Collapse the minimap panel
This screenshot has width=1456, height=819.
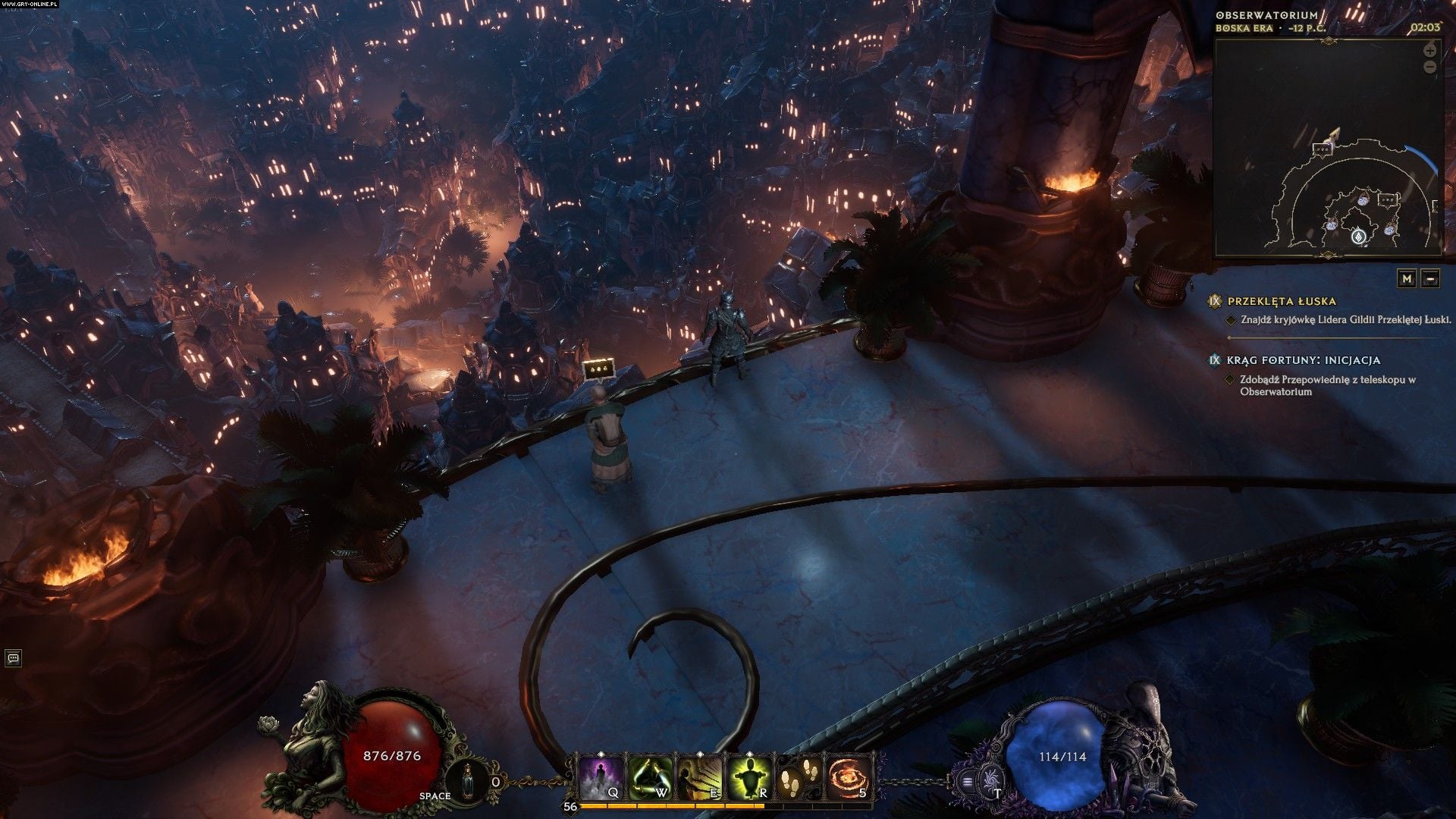coord(1430,278)
